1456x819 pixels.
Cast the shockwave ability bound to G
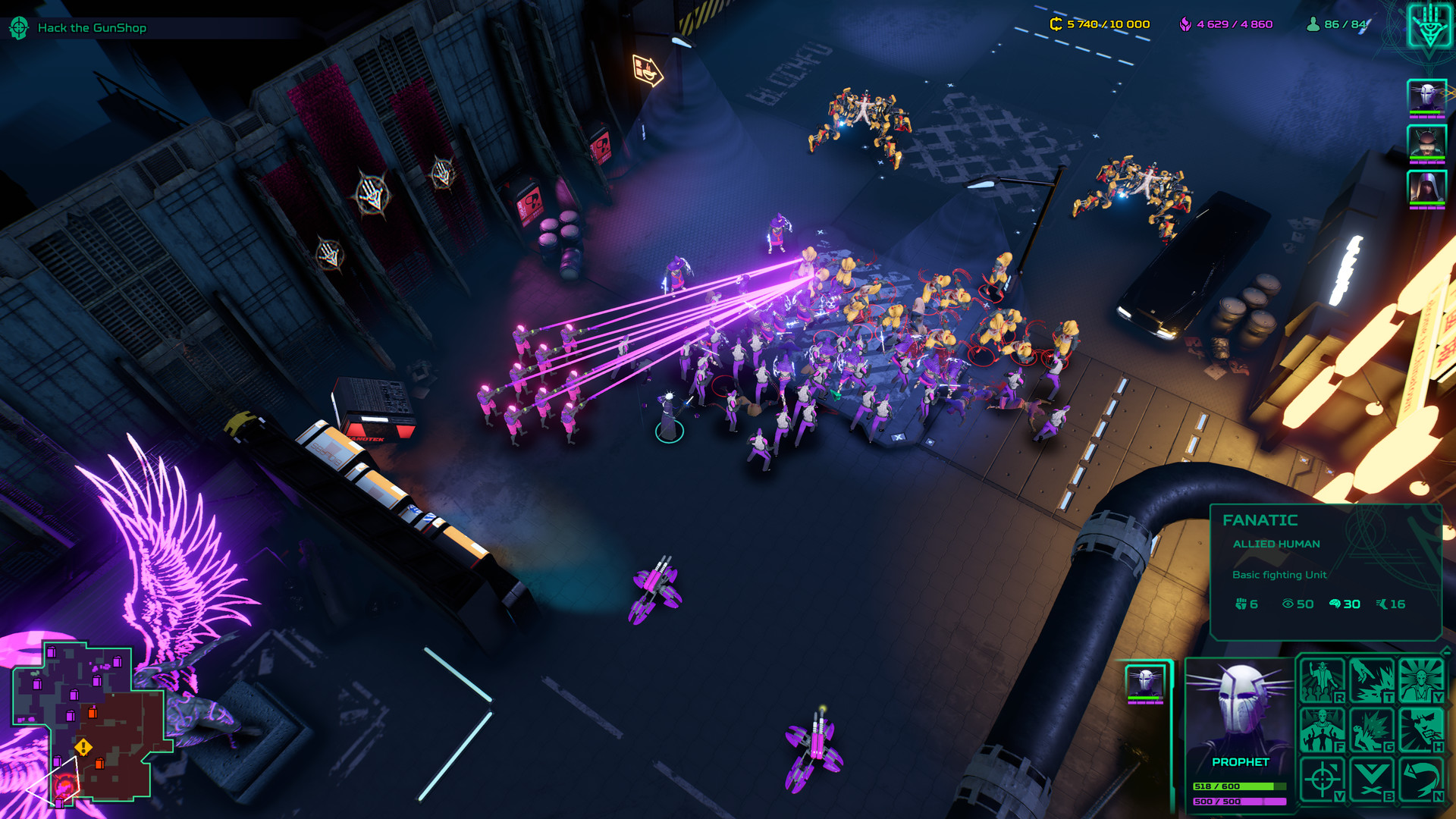(x=1371, y=730)
